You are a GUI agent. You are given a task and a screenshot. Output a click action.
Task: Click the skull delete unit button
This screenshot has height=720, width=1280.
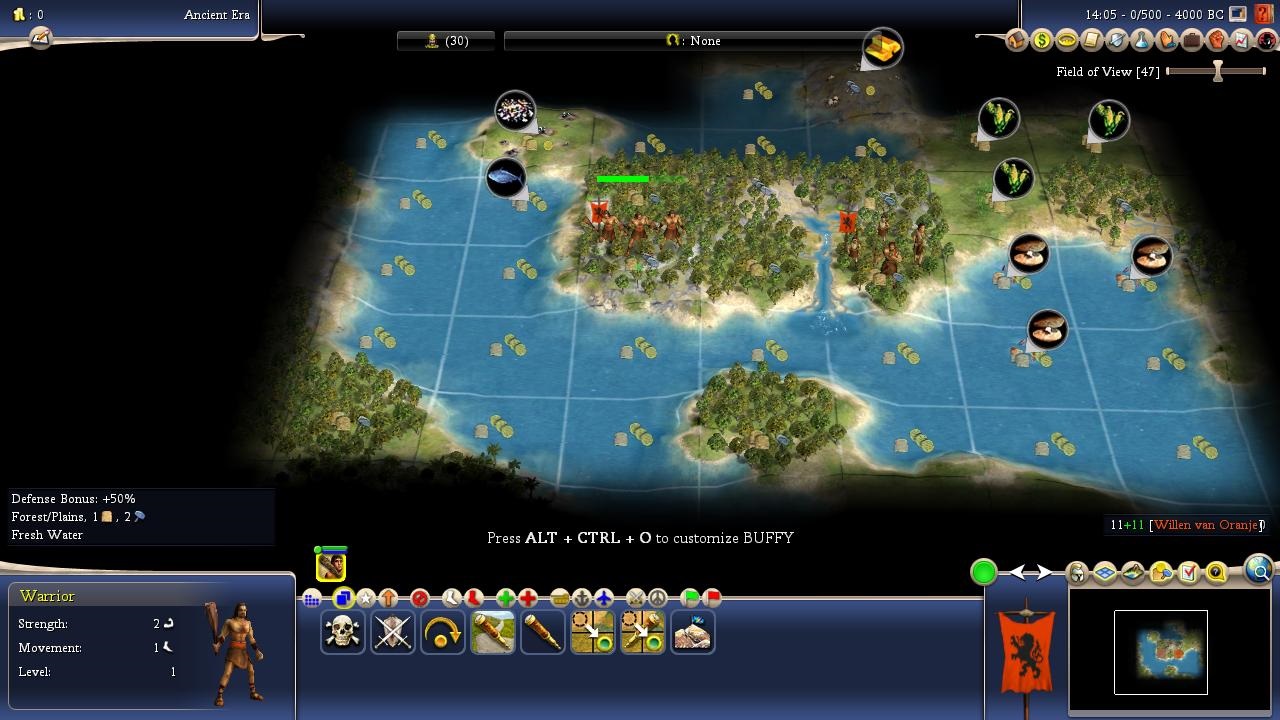(x=342, y=632)
